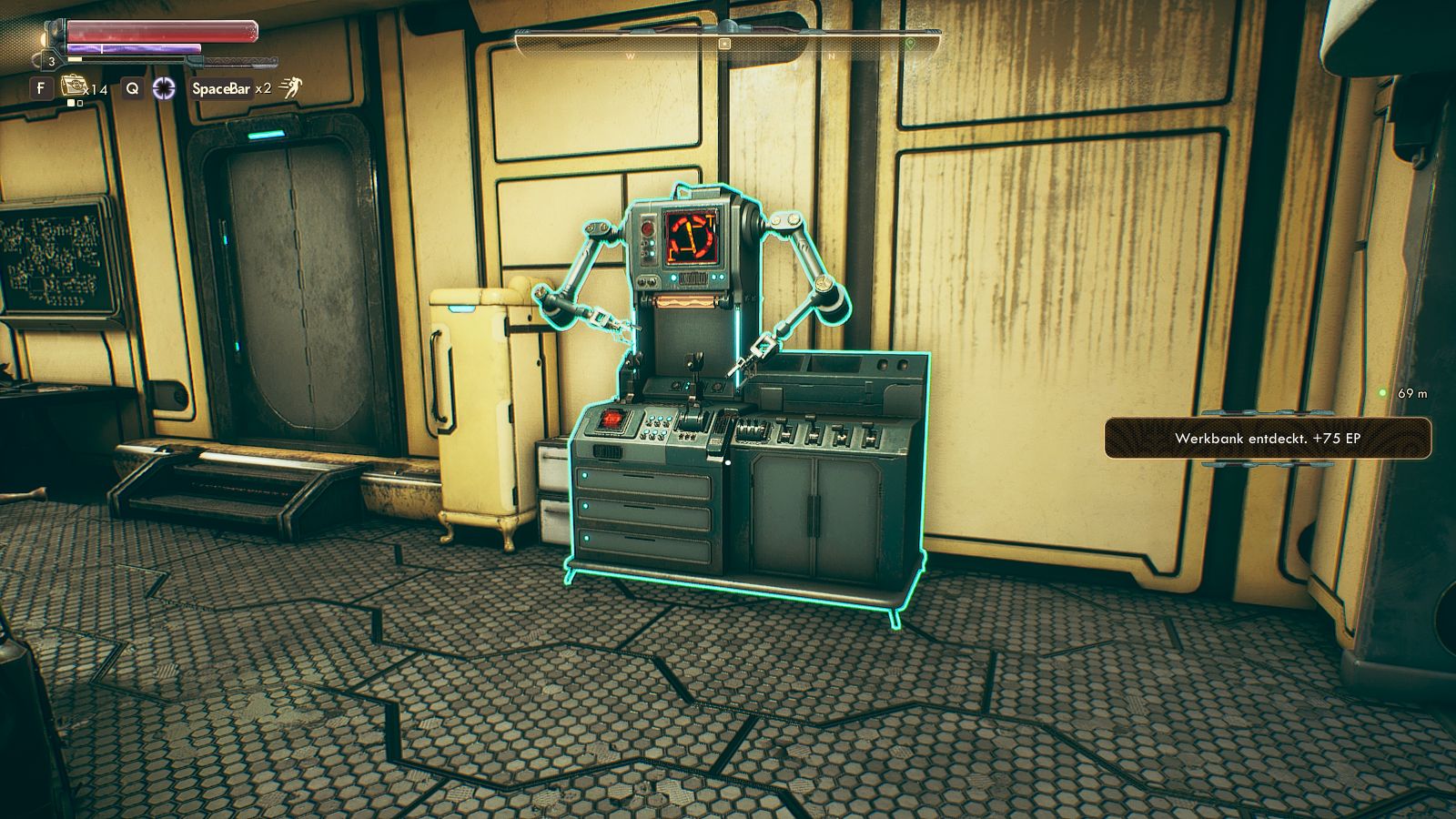The width and height of the screenshot is (1456, 819).
Task: Open the tall yellow refrigerator door
Action: click(473, 400)
